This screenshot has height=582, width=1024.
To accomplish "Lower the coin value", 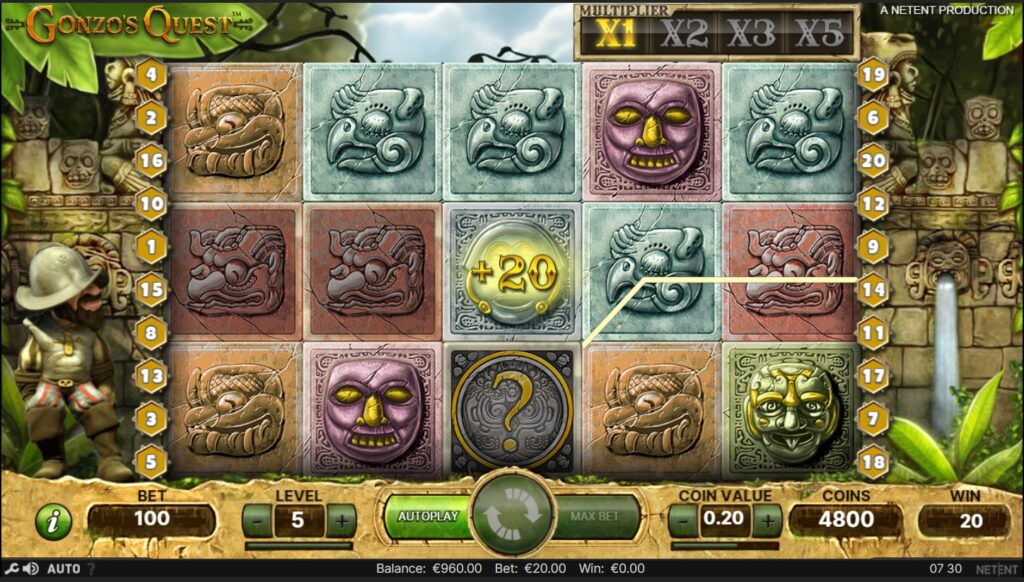I will coord(683,520).
